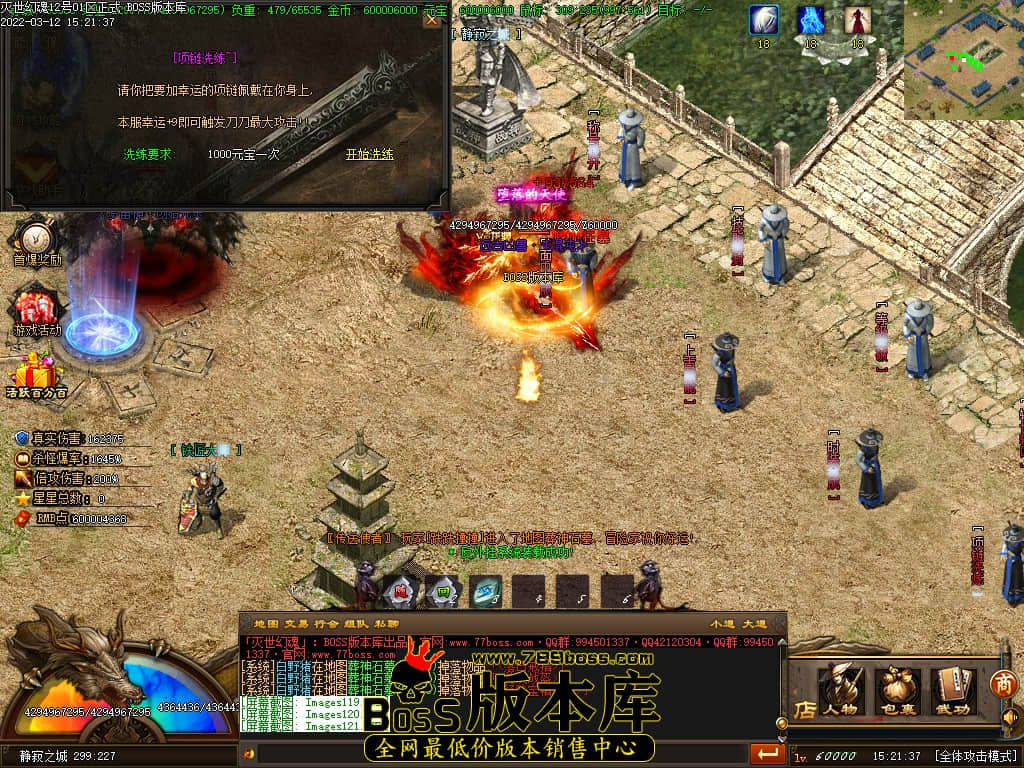Select the 地图 map chat menu entry
Image resolution: width=1024 pixels, height=768 pixels.
[265, 623]
